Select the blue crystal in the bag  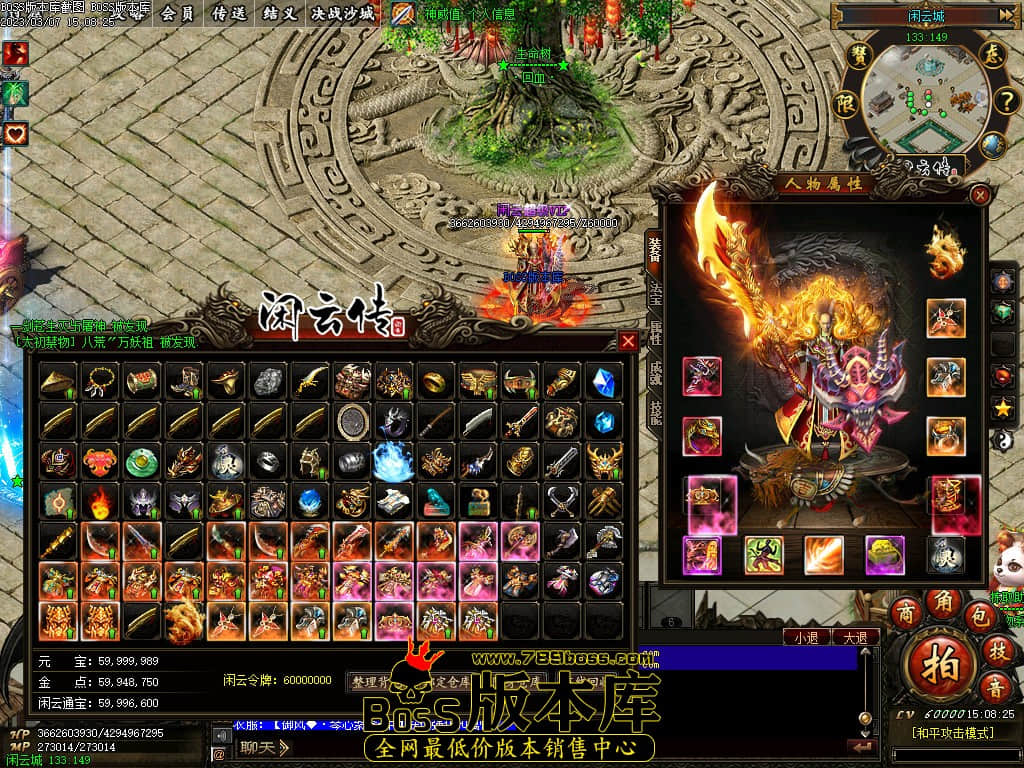tap(604, 381)
